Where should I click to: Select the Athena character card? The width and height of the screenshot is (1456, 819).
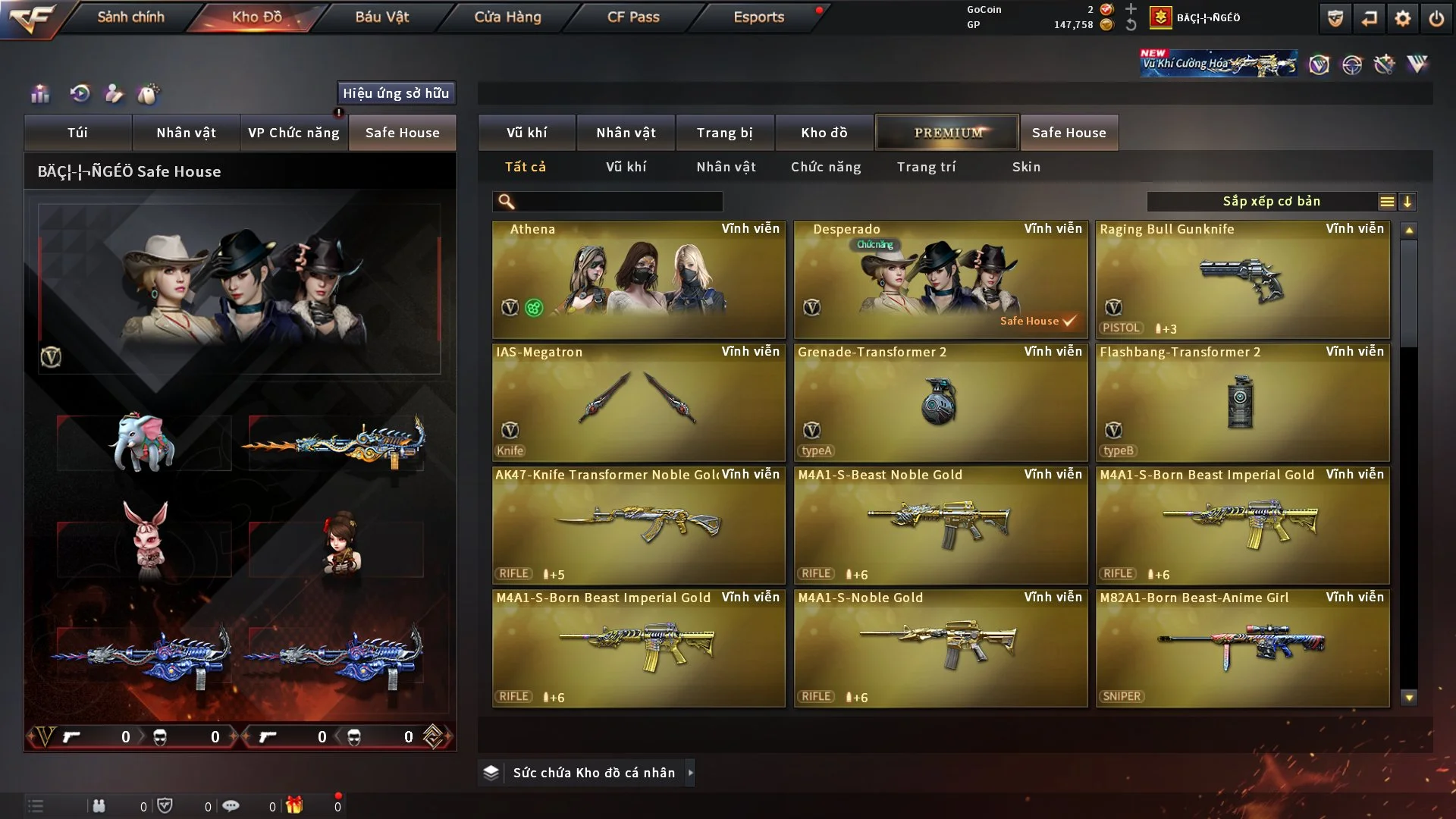click(639, 280)
